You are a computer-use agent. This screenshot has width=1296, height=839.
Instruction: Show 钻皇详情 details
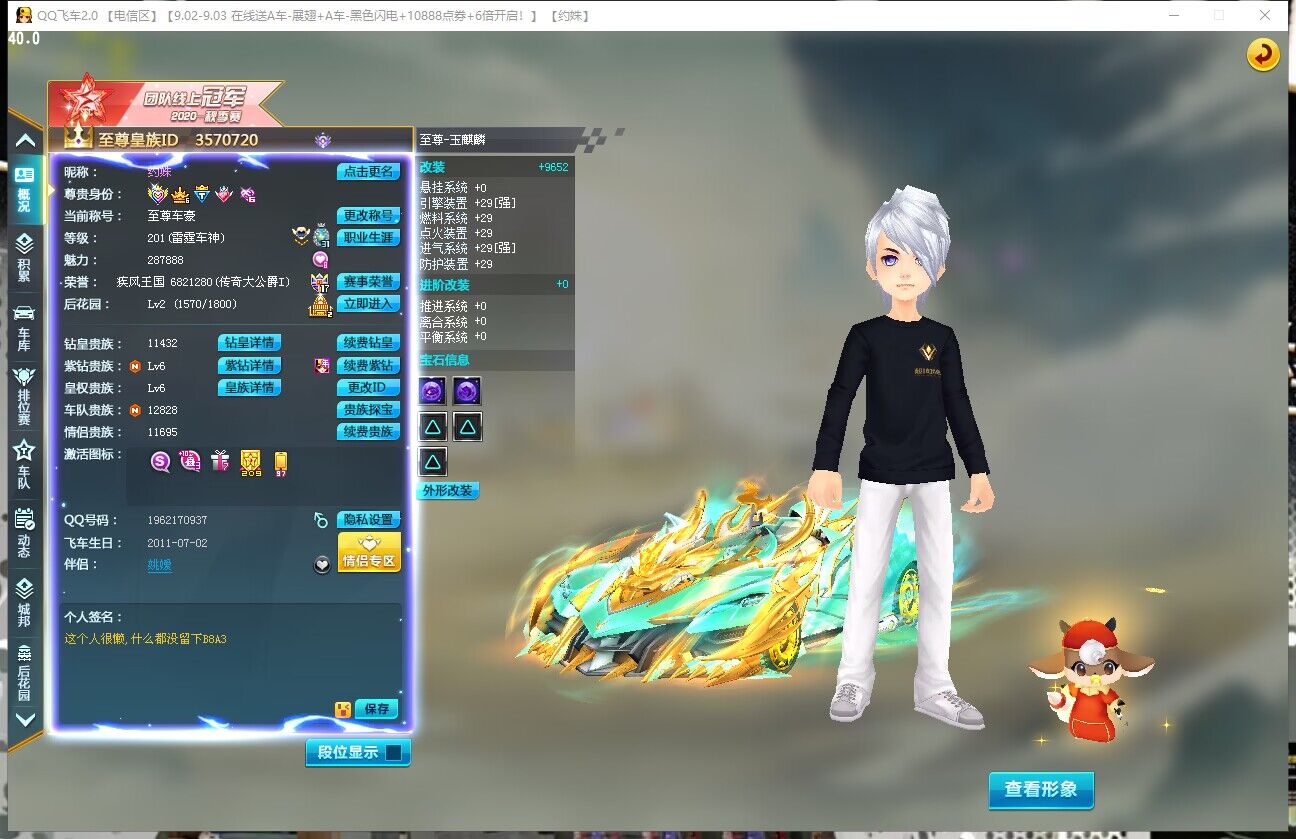249,343
